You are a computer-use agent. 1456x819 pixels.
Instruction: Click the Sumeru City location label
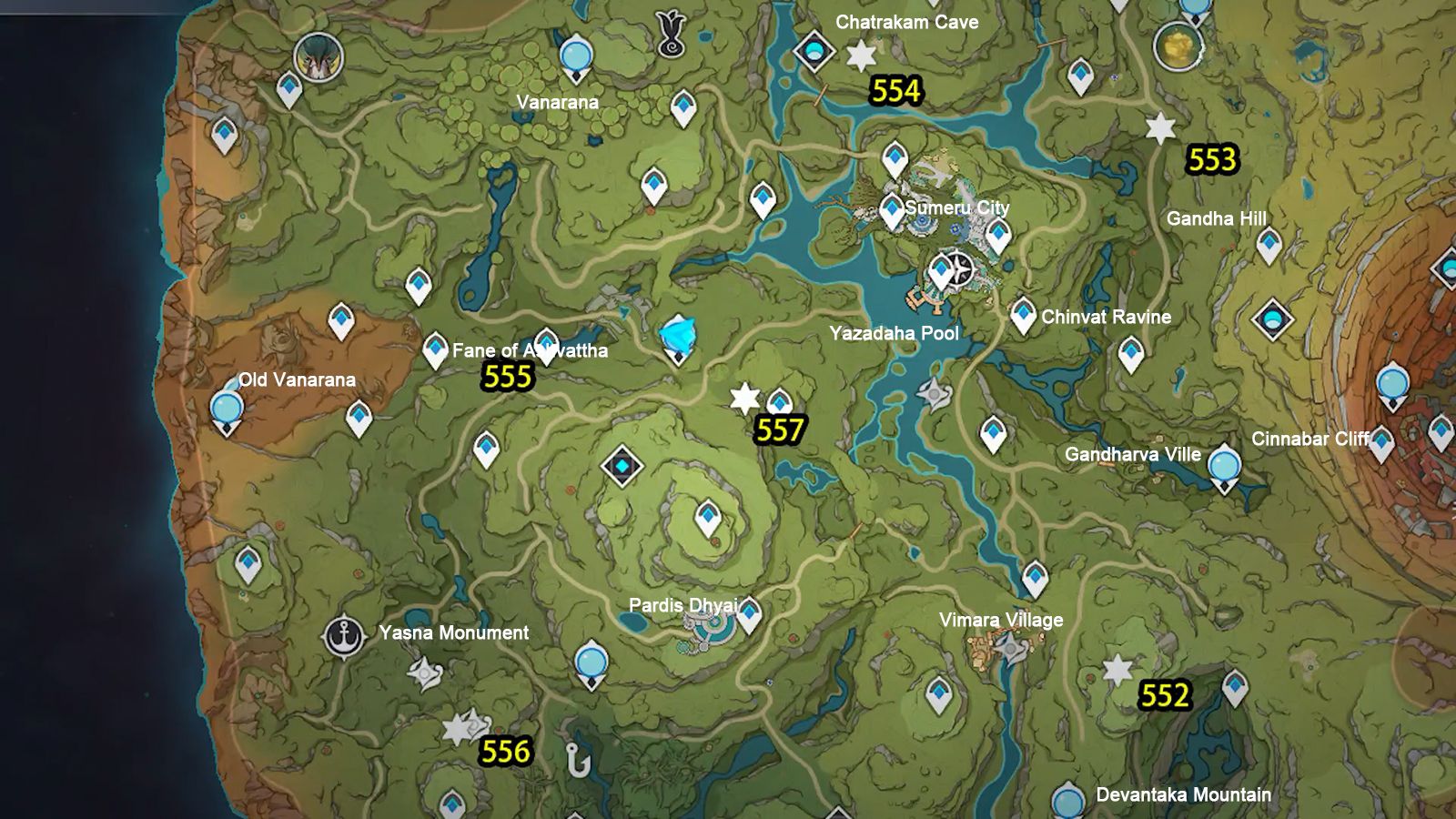click(x=956, y=208)
